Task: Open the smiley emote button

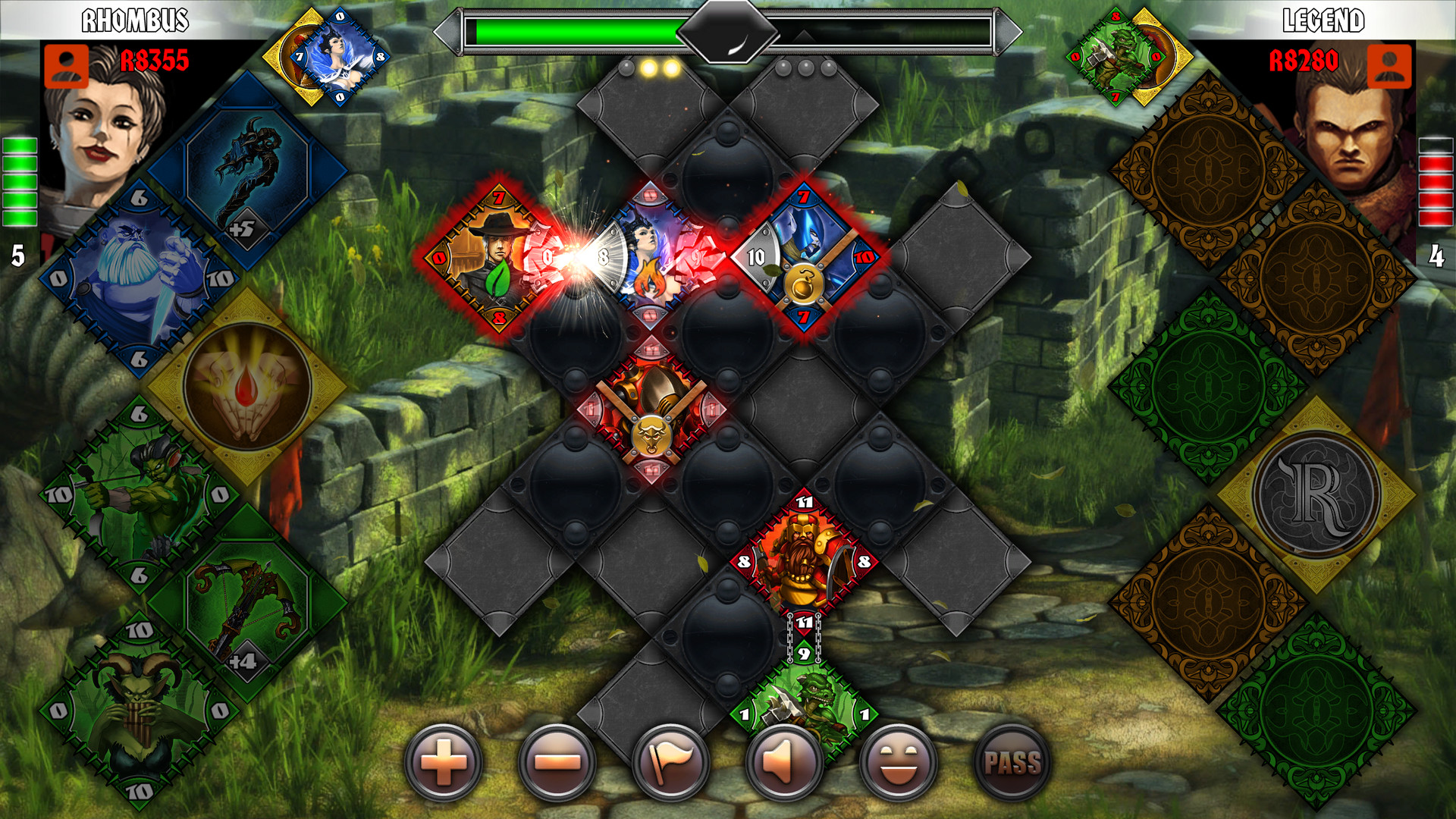Action: pyautogui.click(x=898, y=763)
